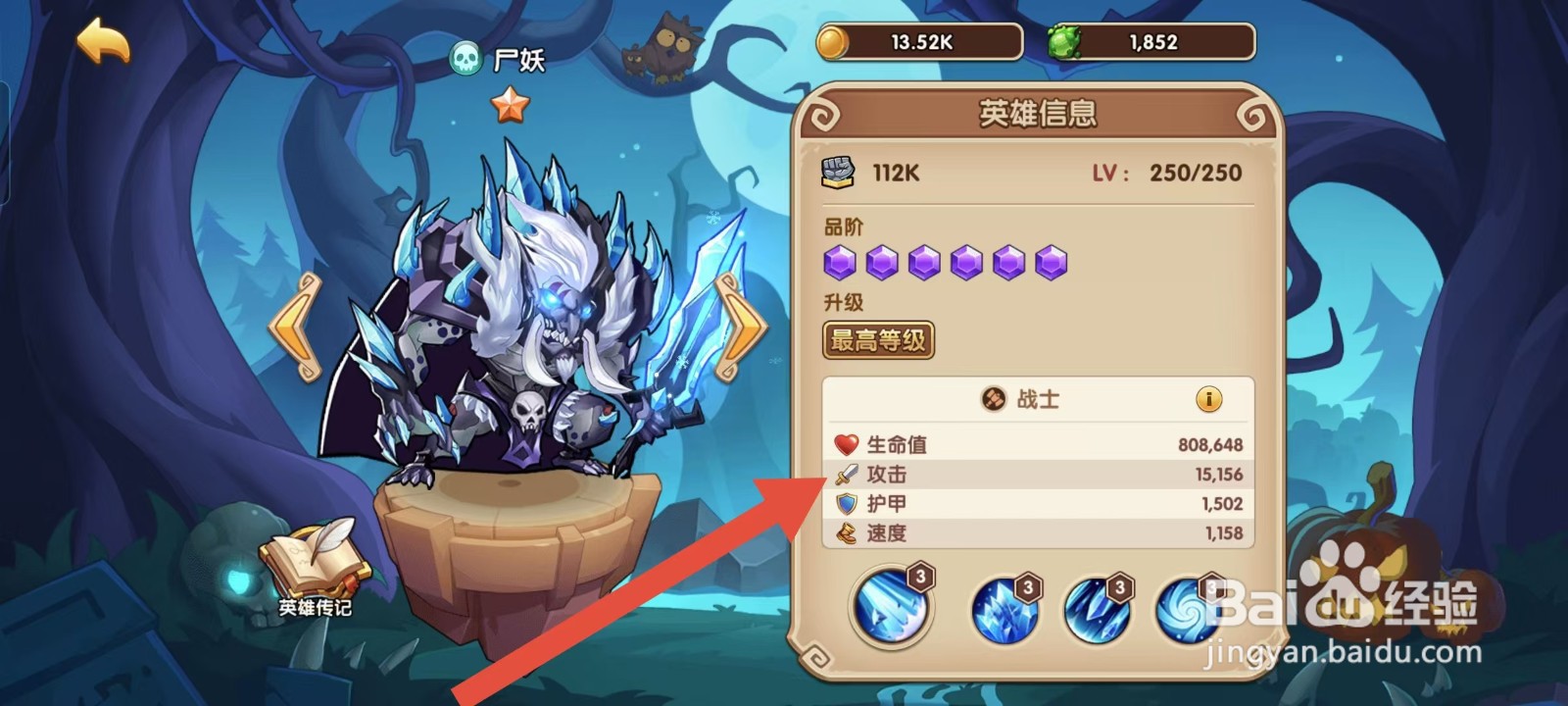Viewport: 1568px width, 706px height.
Task: Click the 战士 class icon on the info panel
Action: tap(992, 399)
